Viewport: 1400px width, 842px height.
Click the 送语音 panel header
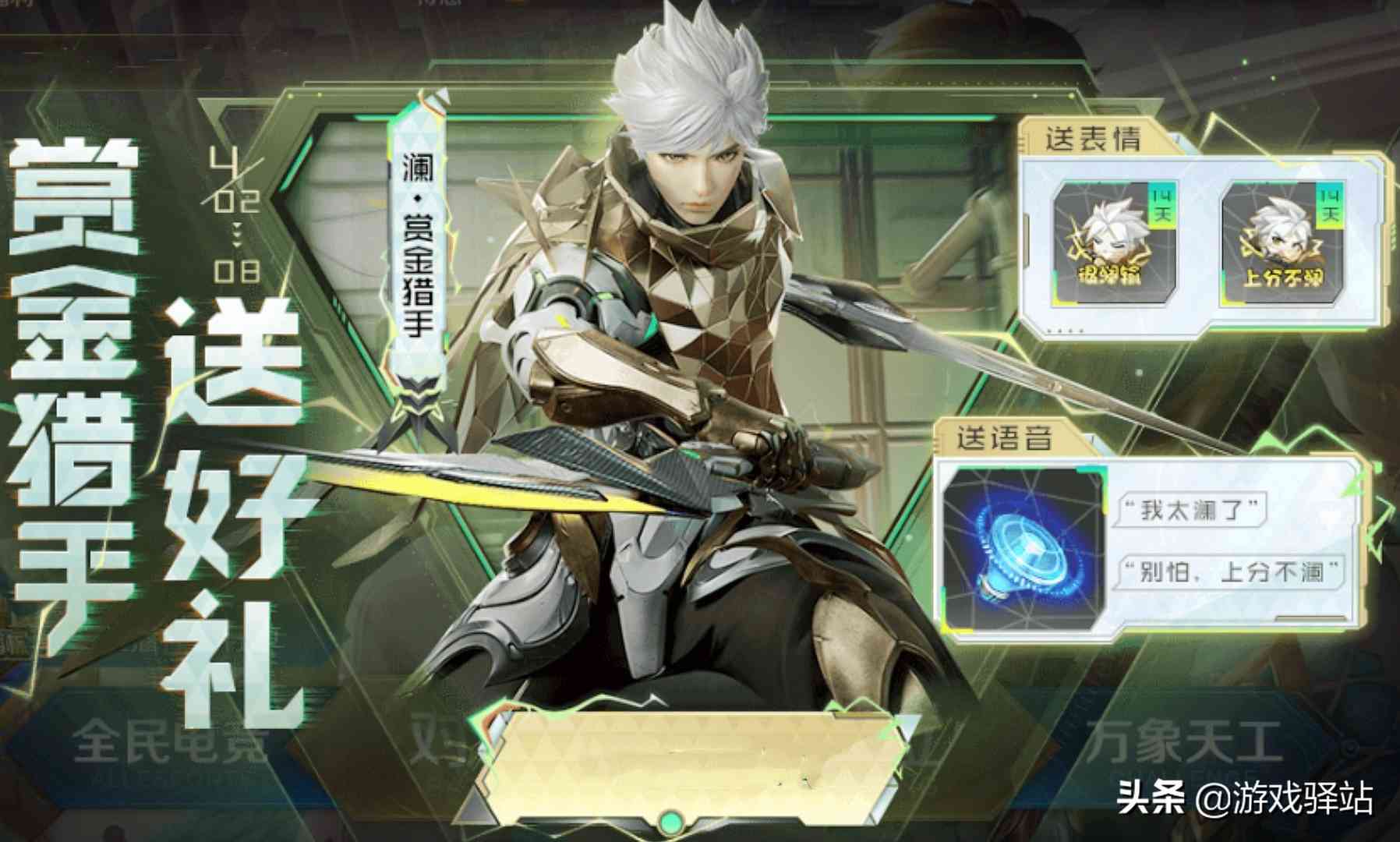(x=1004, y=439)
